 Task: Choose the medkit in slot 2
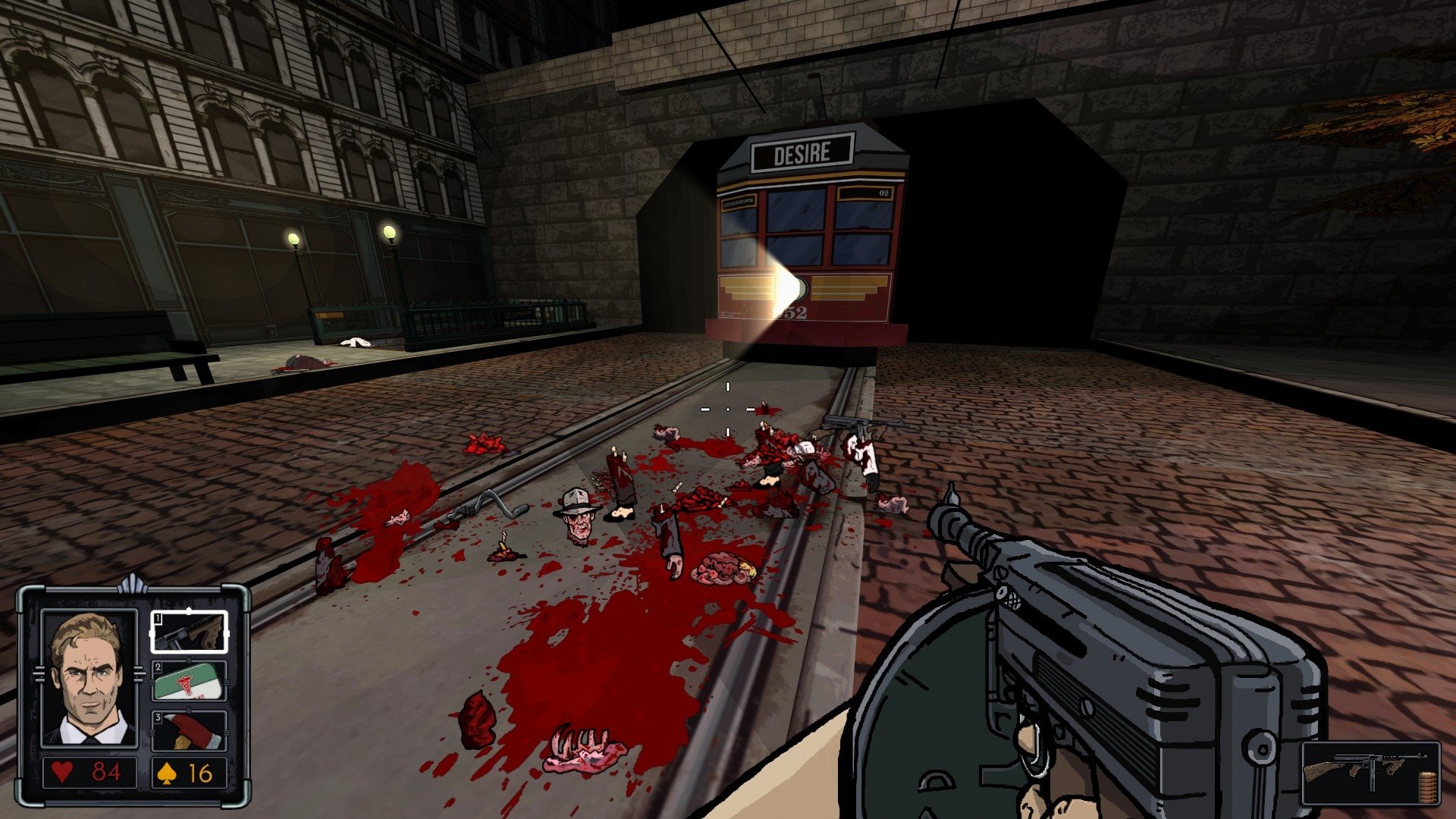coord(189,681)
